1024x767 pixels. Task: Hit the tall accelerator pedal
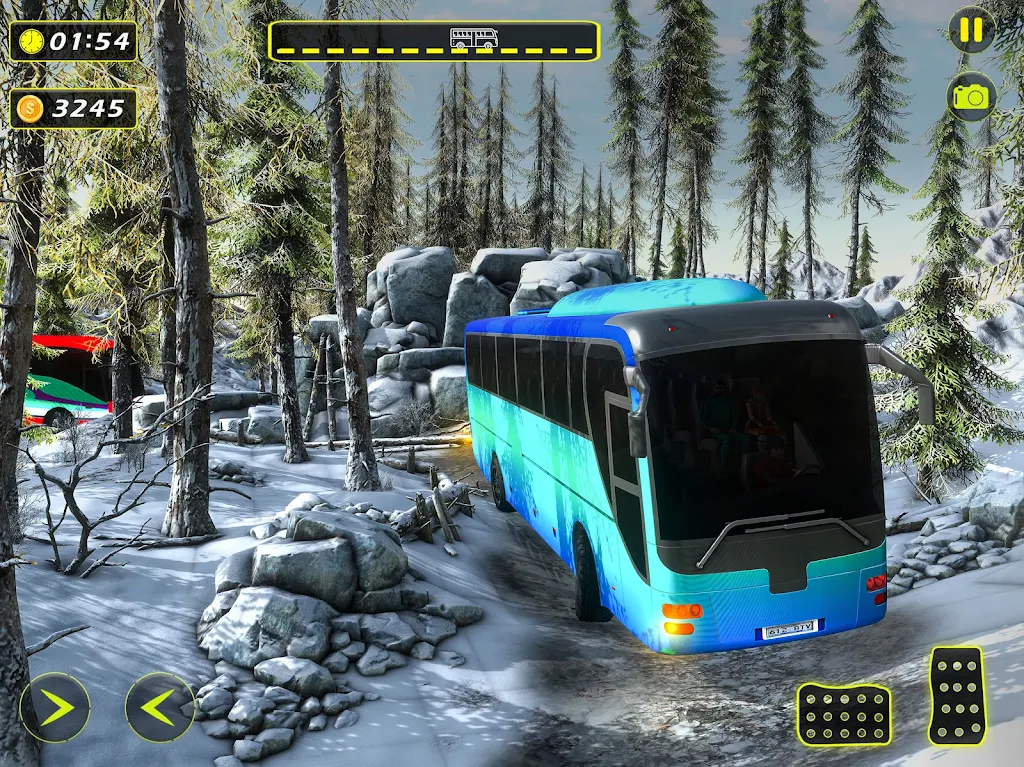[956, 695]
